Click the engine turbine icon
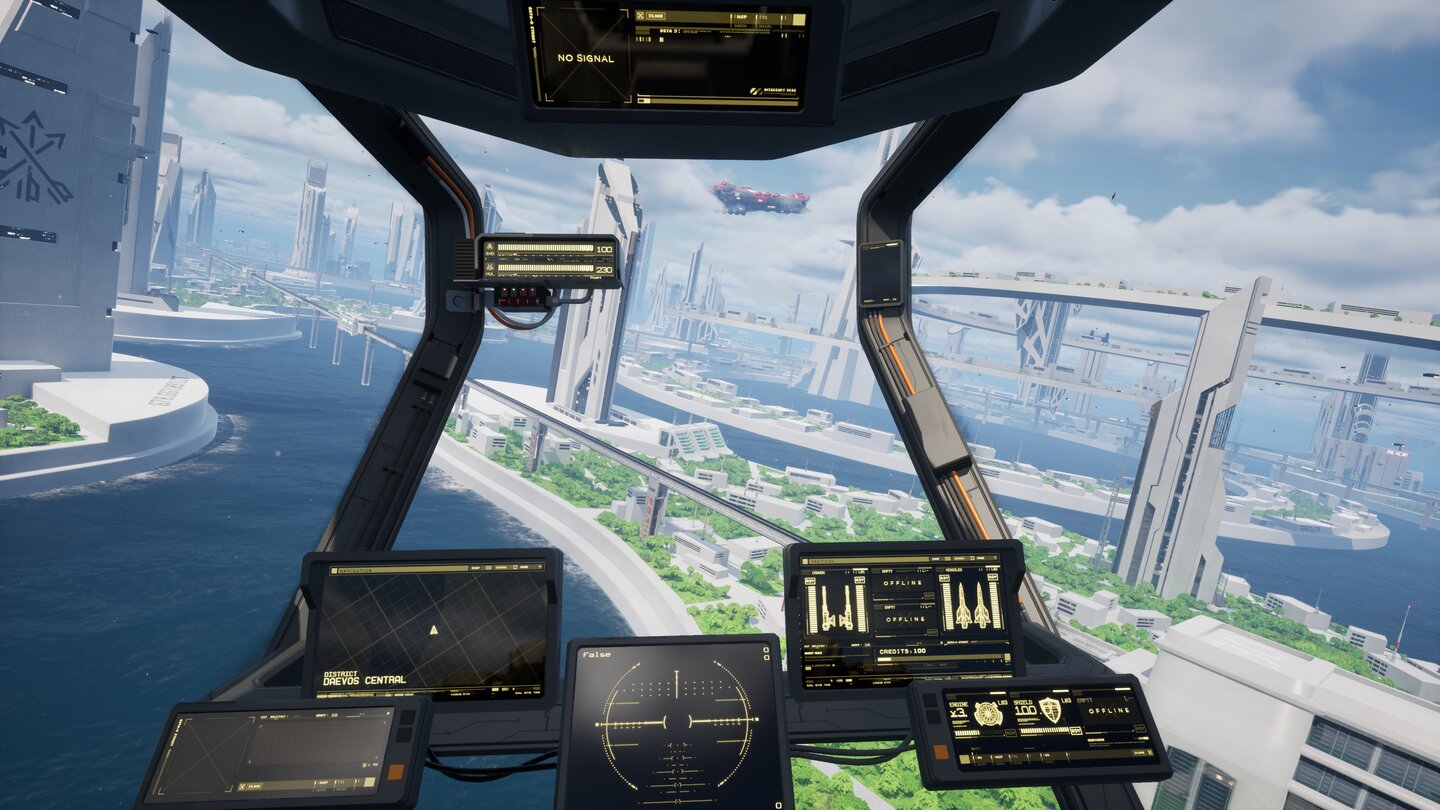The image size is (1440, 810). point(987,712)
